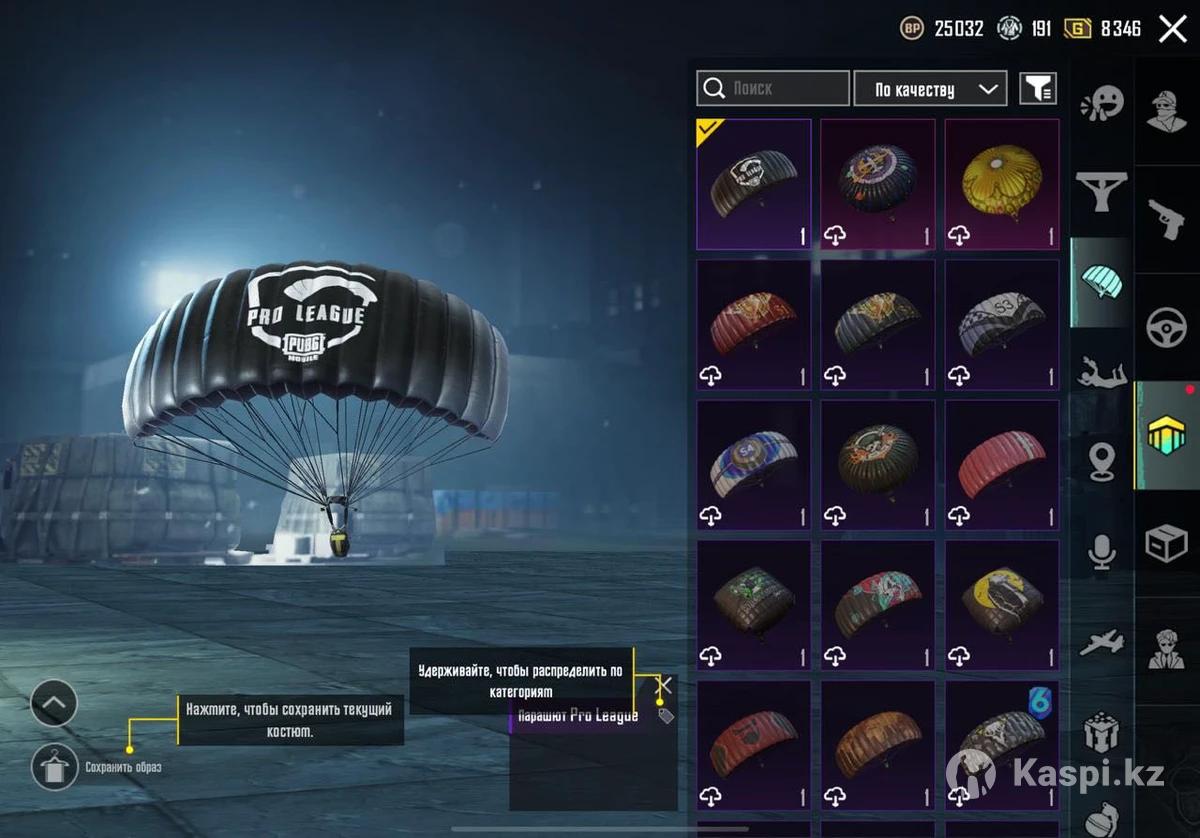
Task: Close the inventory screen with the X
Action: (1172, 29)
